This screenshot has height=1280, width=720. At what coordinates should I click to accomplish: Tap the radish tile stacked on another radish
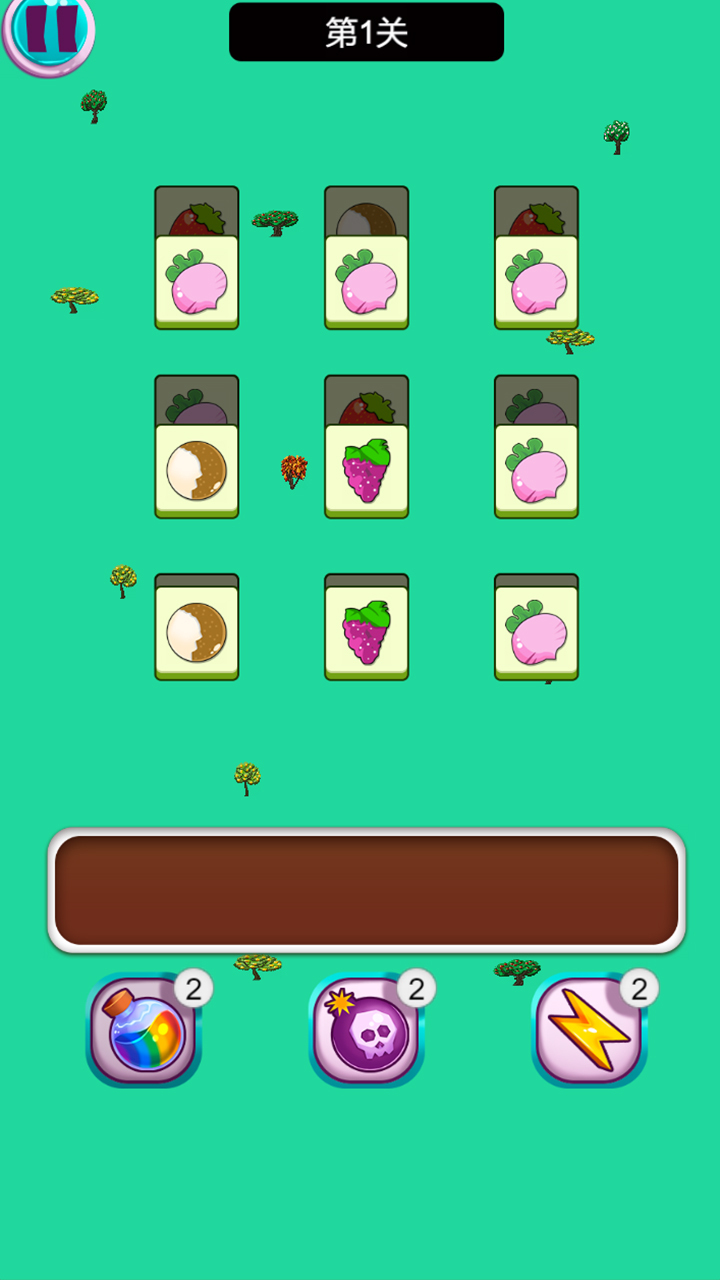536,471
